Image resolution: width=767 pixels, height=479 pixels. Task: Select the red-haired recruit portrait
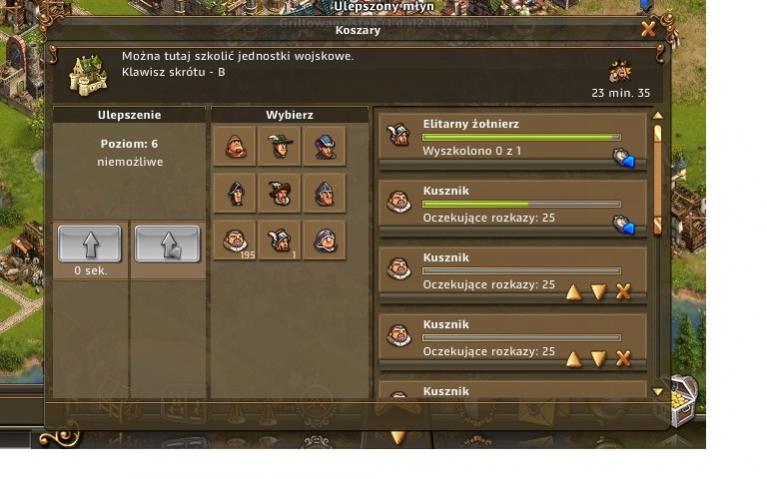[235, 146]
